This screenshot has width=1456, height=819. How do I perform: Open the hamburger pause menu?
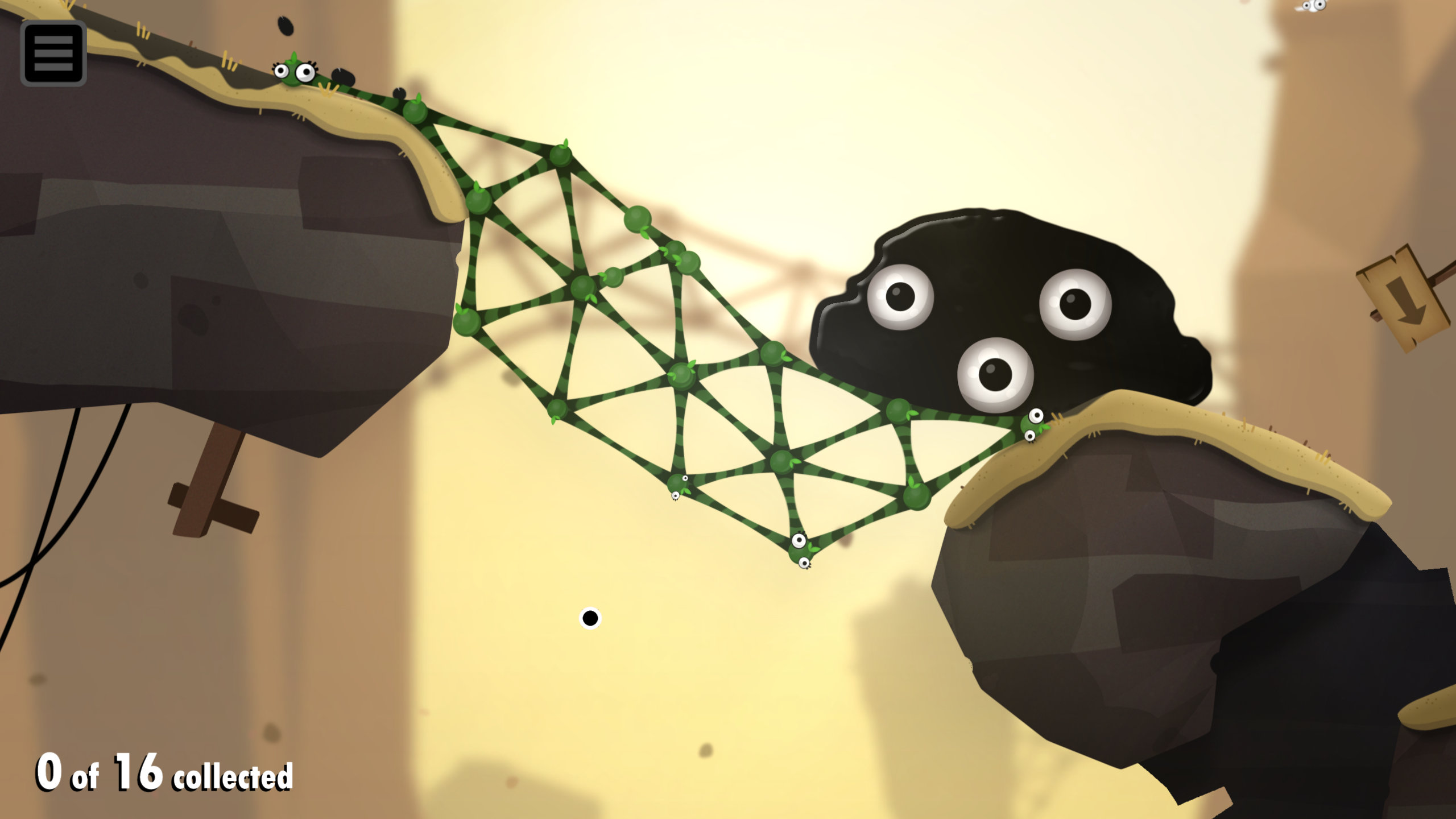53,53
